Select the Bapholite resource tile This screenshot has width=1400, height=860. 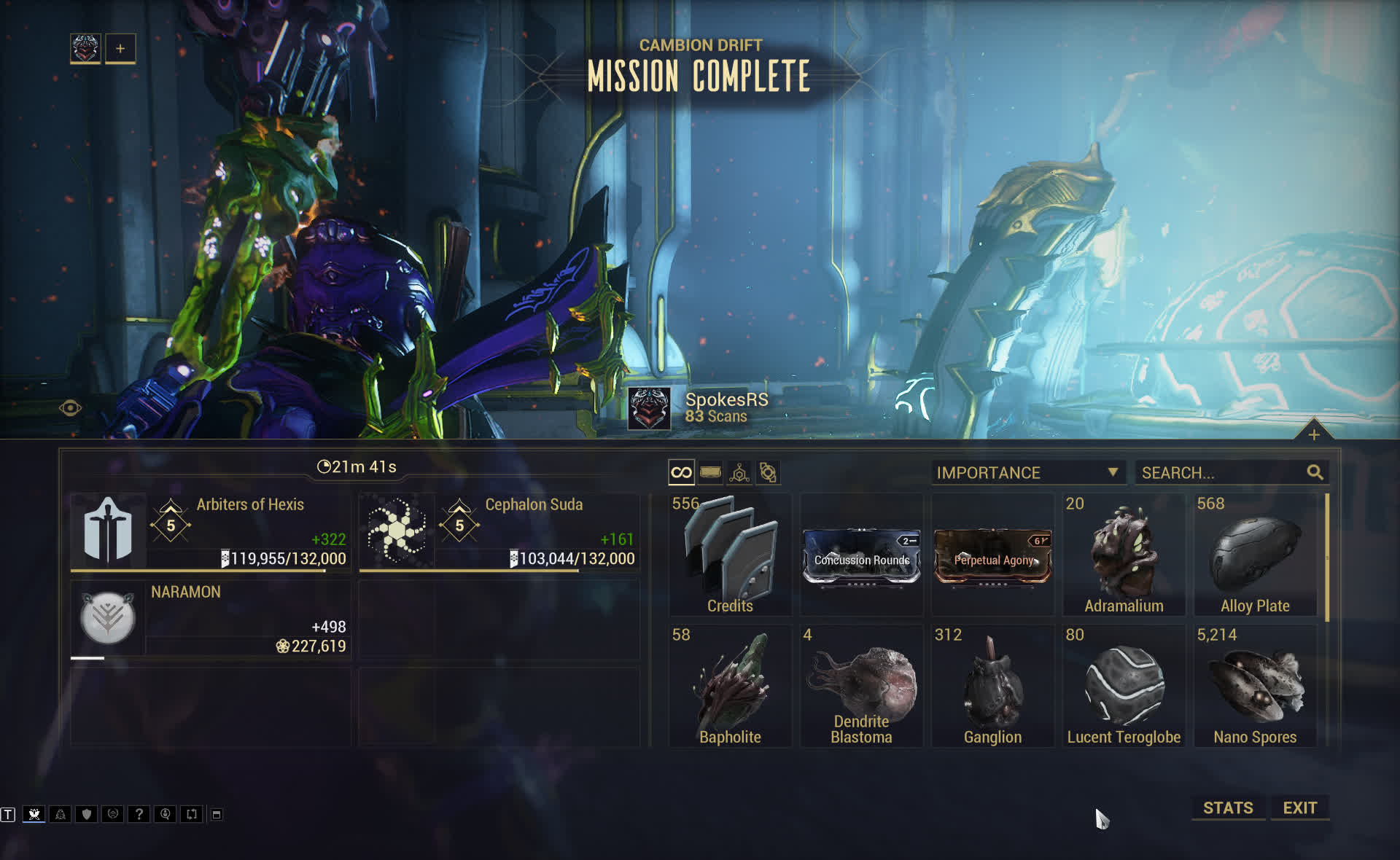730,687
